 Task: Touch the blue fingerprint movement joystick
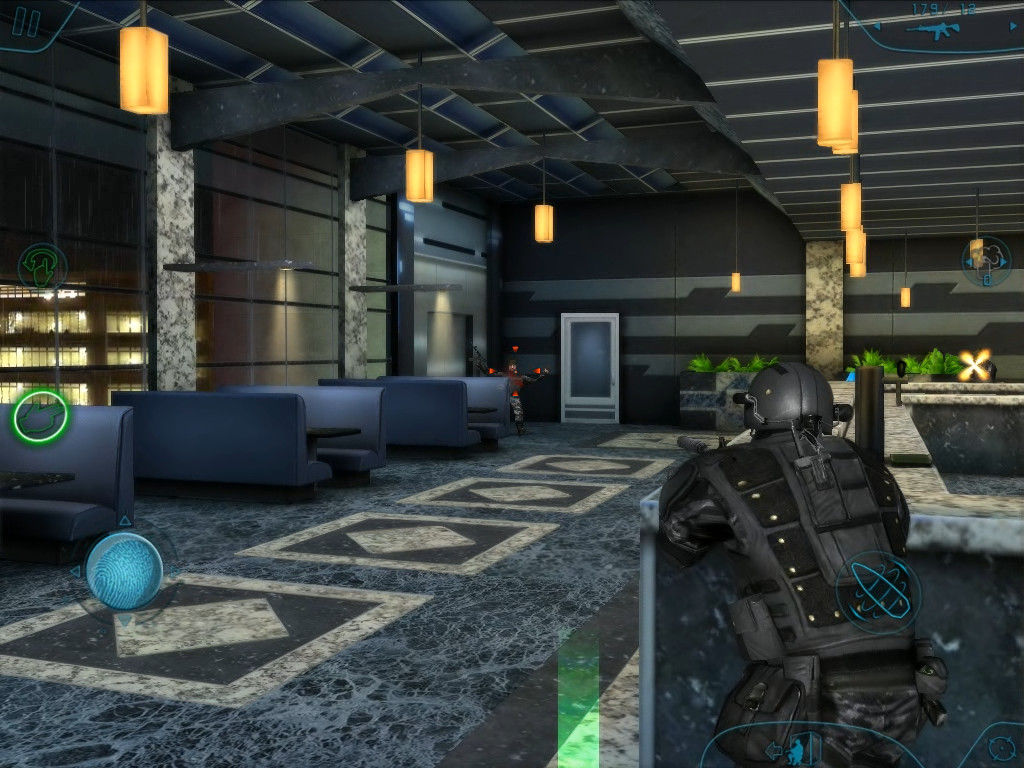(124, 571)
